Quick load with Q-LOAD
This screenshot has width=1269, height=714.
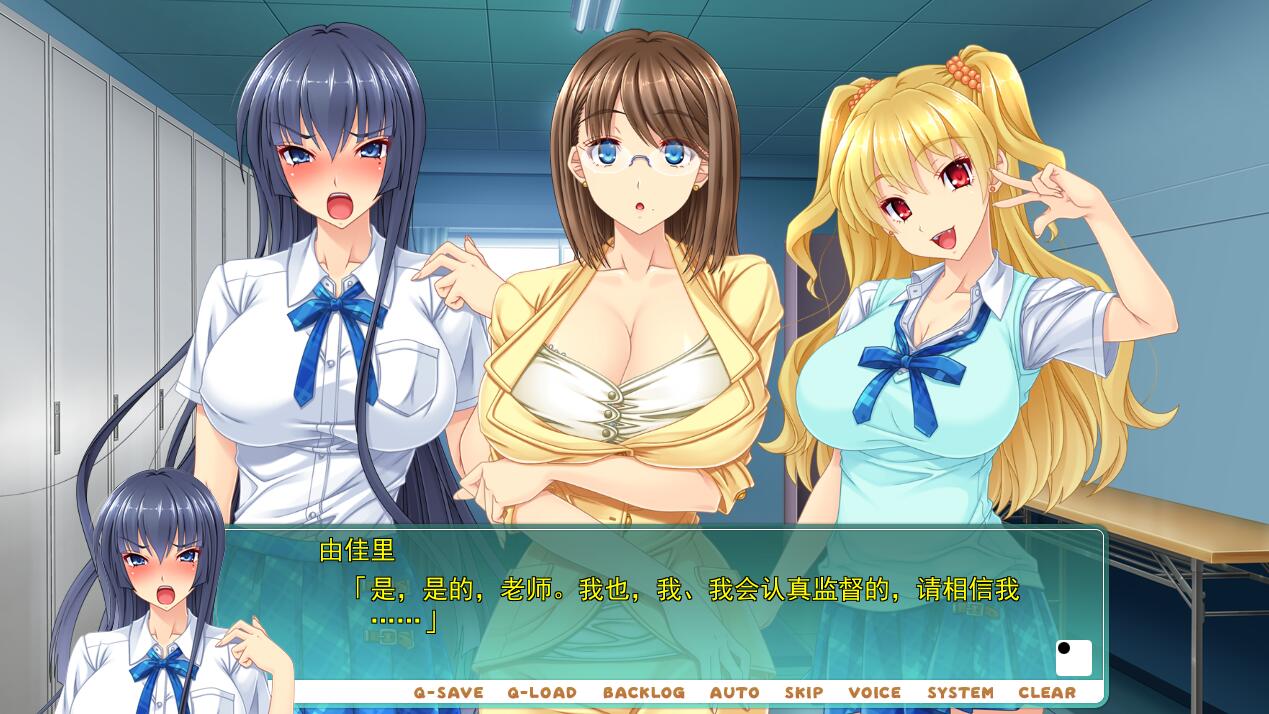coord(542,692)
